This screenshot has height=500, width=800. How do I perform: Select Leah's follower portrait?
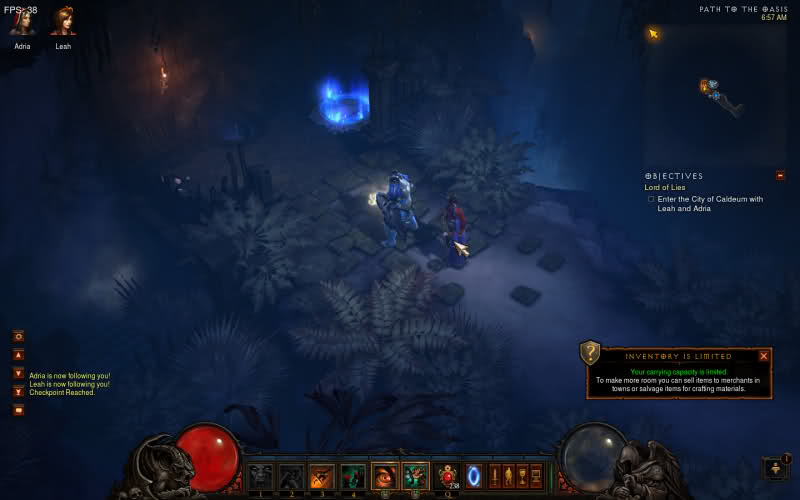coord(63,21)
